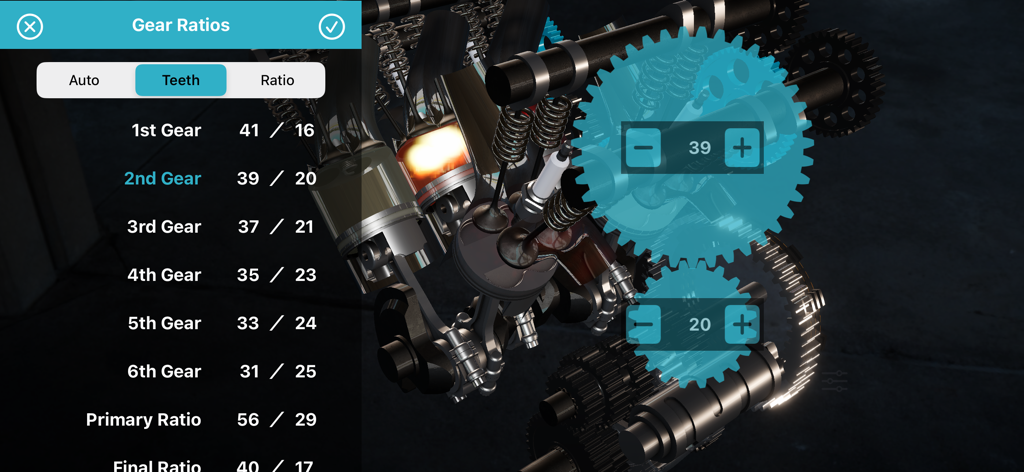Confirm gear ratios with the checkmark
Viewport: 1024px width, 472px height.
332,26
